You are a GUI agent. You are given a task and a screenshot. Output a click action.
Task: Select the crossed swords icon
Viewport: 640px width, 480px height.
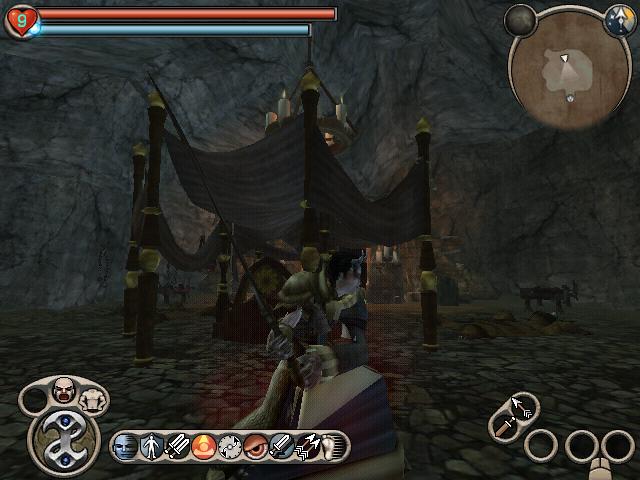click(x=178, y=446)
